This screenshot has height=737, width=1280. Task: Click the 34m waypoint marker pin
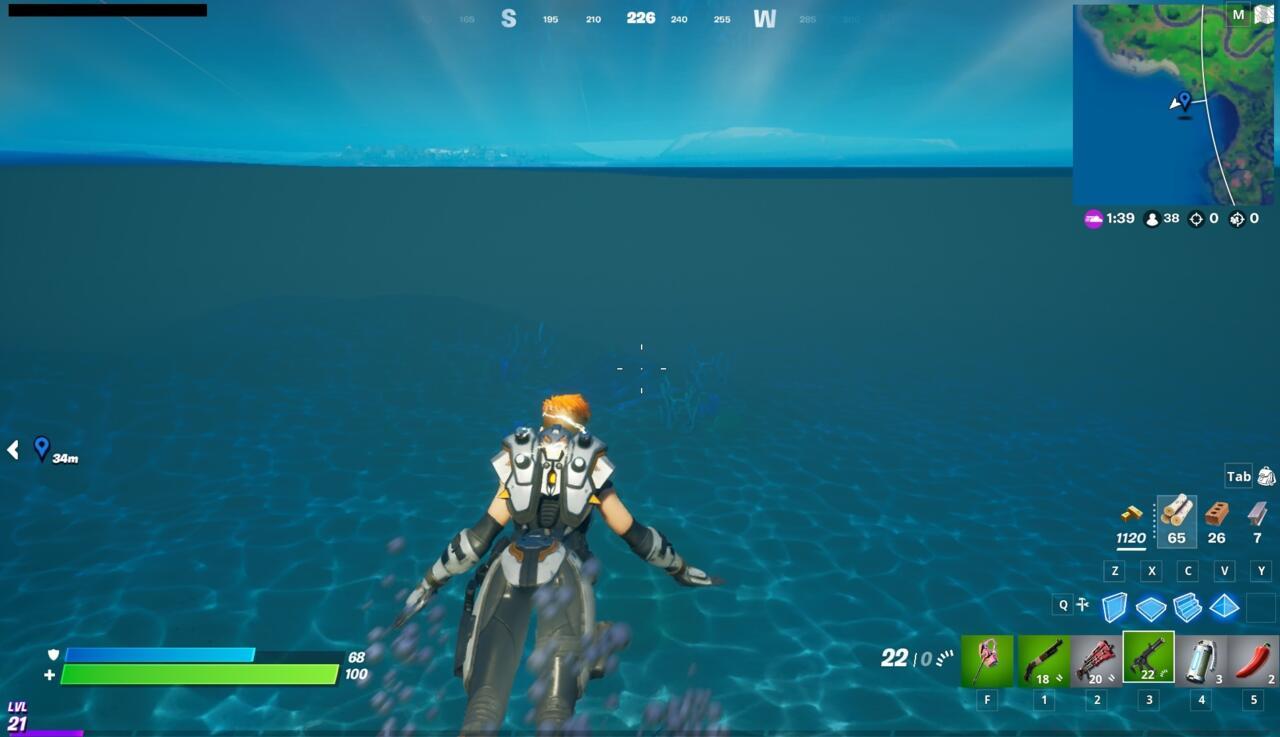tap(40, 448)
